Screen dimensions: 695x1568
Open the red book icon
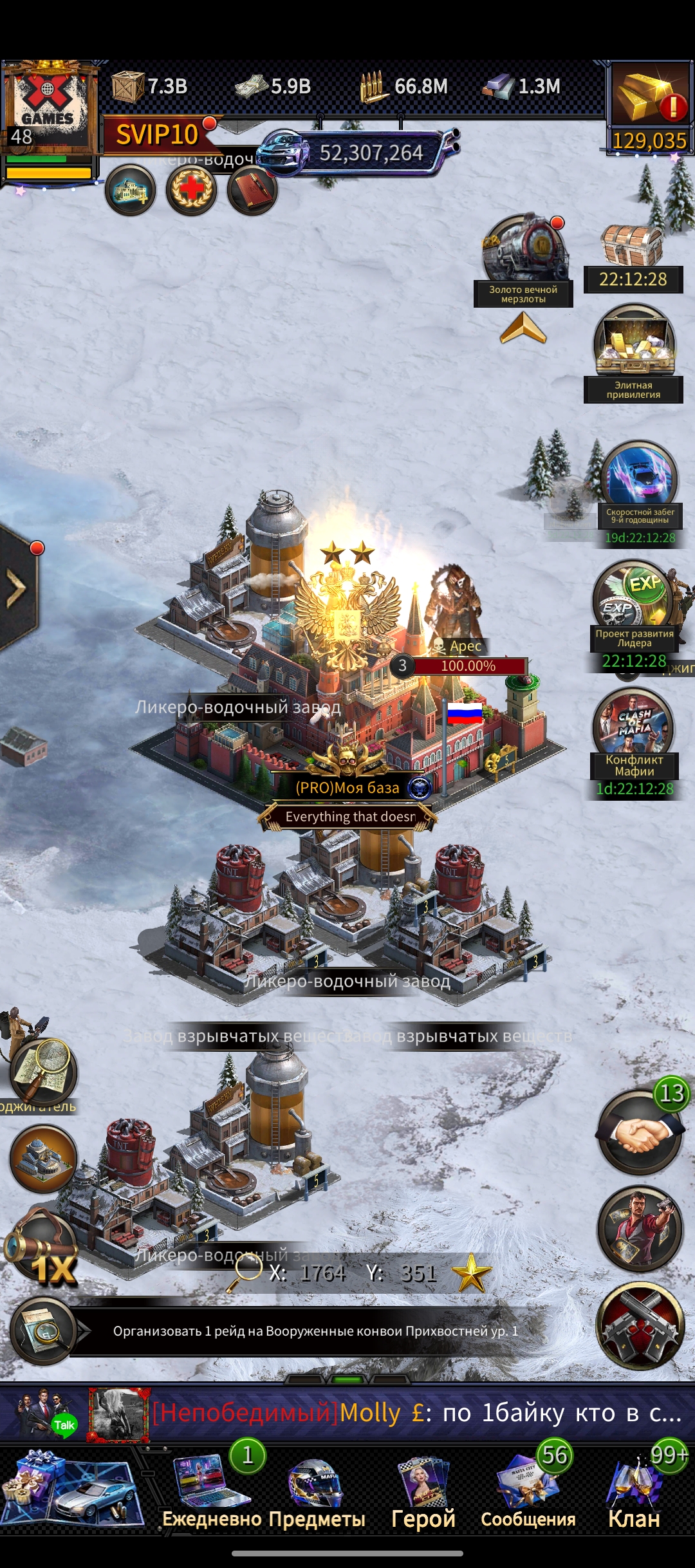[252, 191]
